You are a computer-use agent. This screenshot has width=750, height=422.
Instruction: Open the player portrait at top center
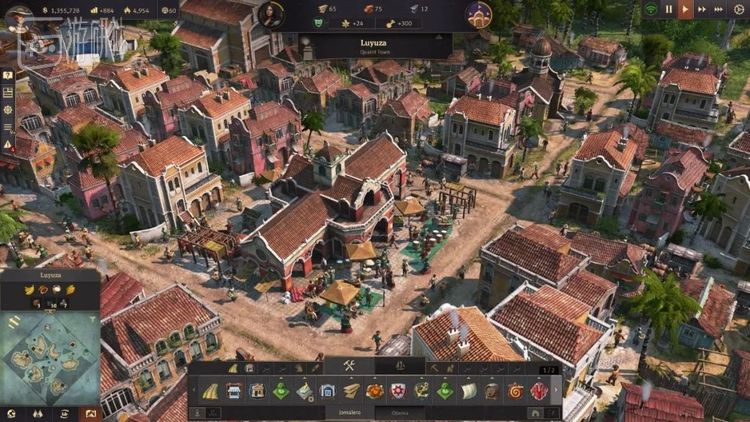pos(270,14)
